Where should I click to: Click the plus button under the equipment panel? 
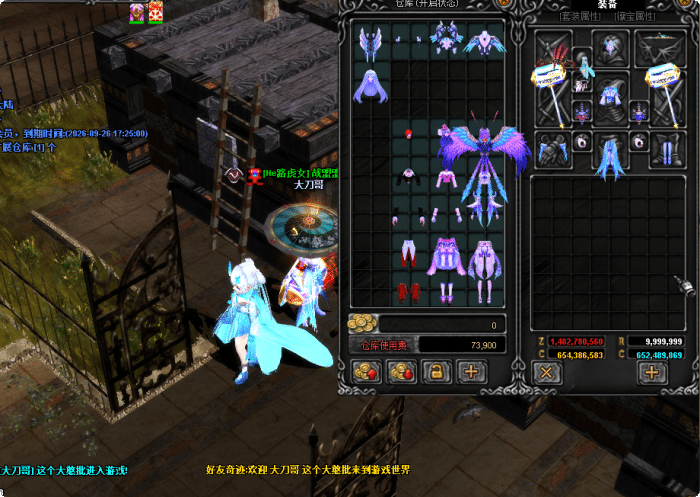[652, 372]
